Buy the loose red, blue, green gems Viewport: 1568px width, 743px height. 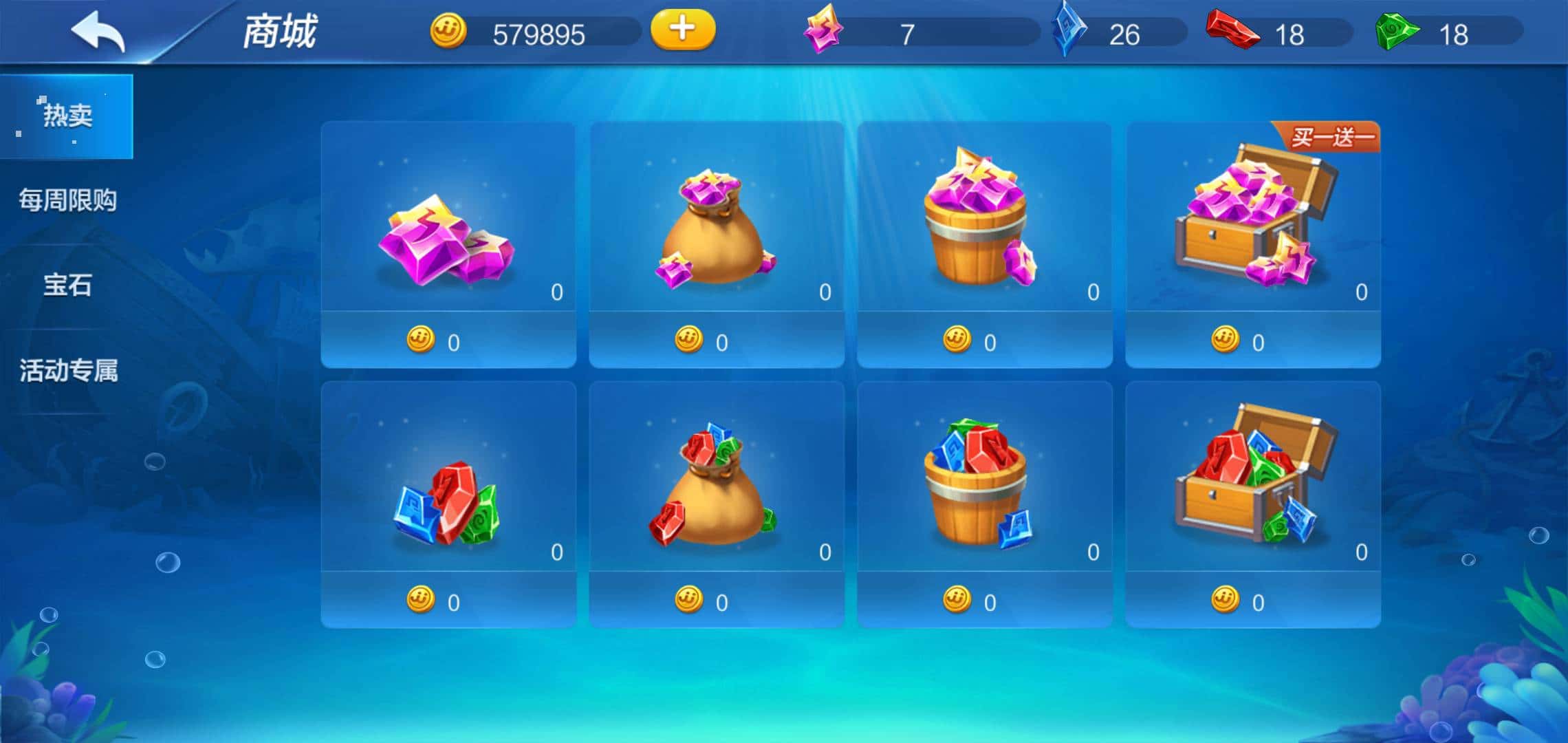(x=448, y=504)
